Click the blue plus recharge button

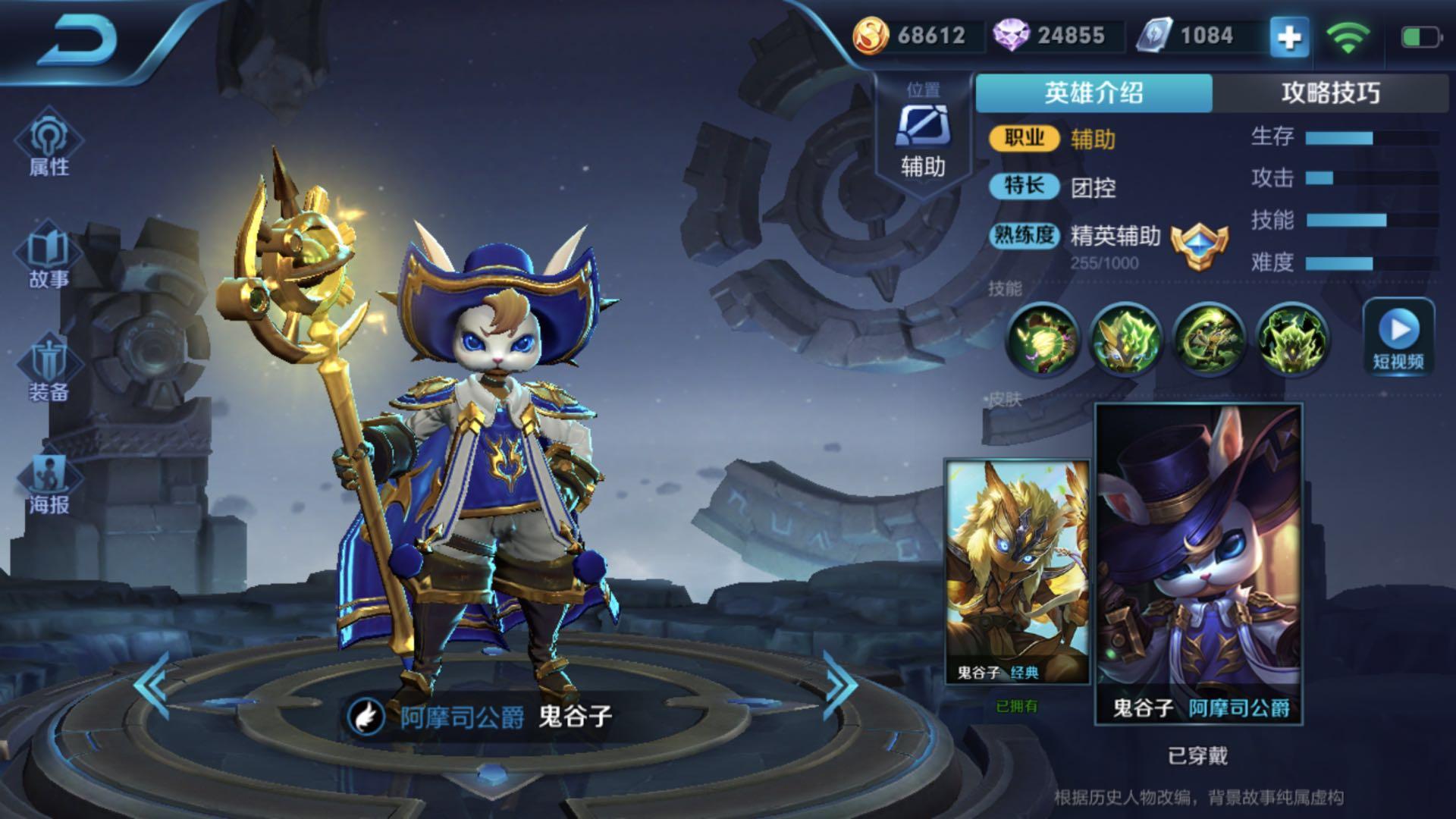coord(1289,36)
